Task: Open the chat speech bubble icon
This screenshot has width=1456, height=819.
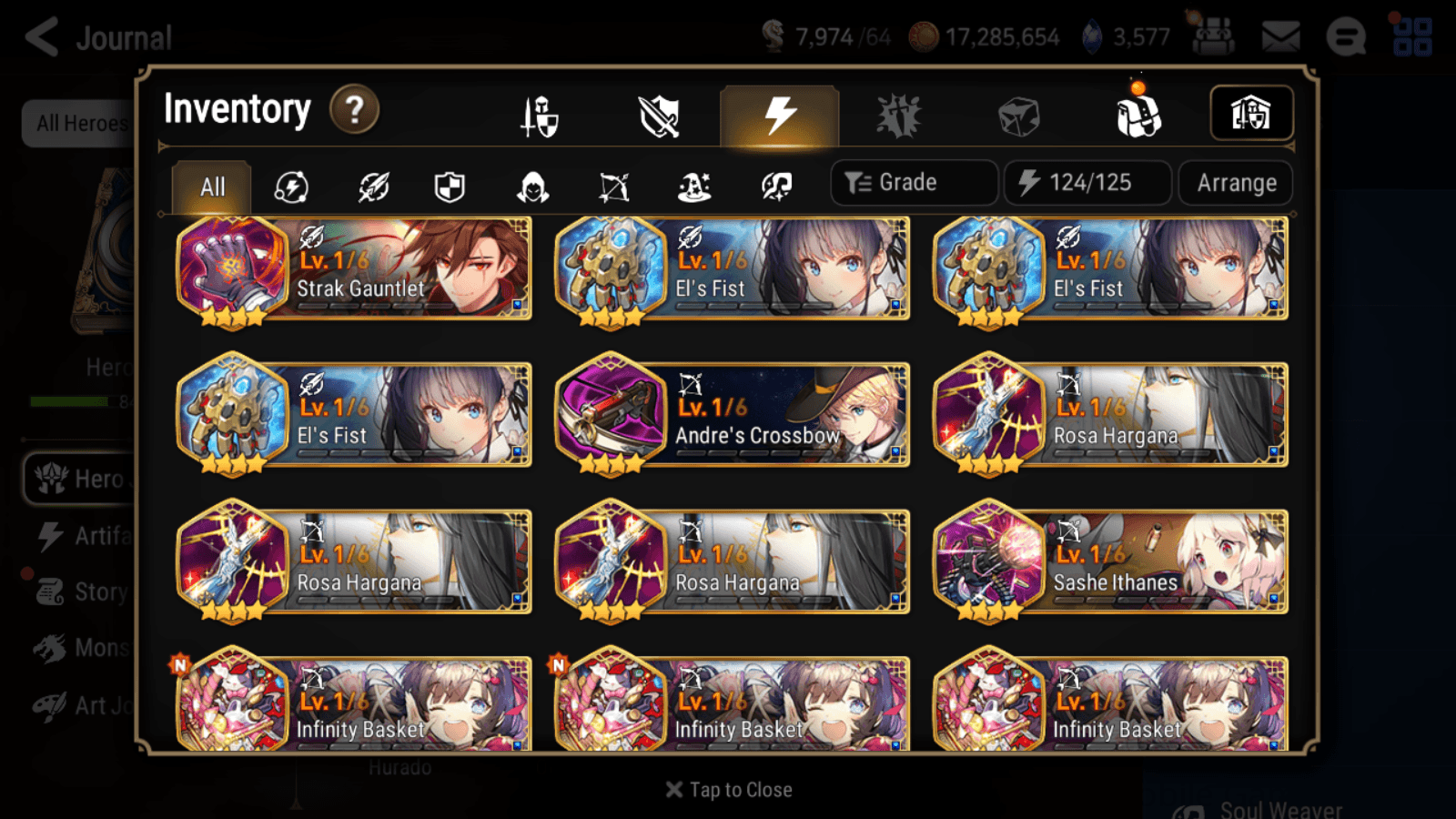Action: point(1347,38)
